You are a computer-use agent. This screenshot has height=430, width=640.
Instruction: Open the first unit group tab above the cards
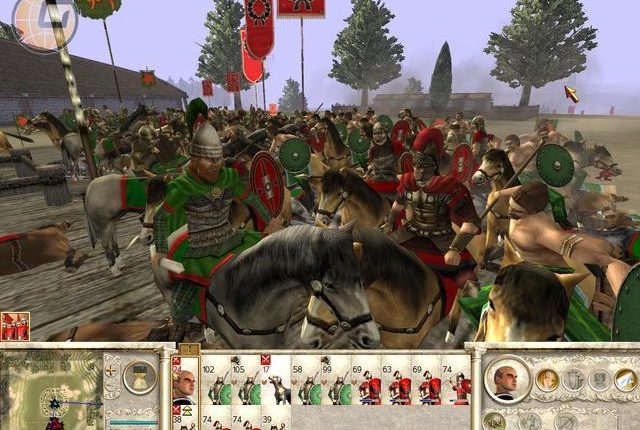[x=186, y=348]
